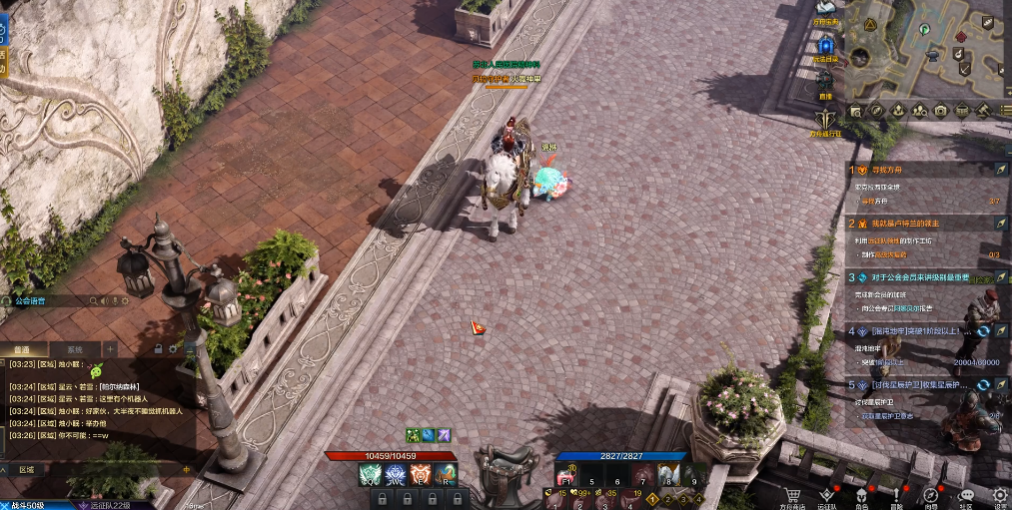The image size is (1012, 510).
Task: Switch to the 系统 chat tab
Action: (x=75, y=349)
